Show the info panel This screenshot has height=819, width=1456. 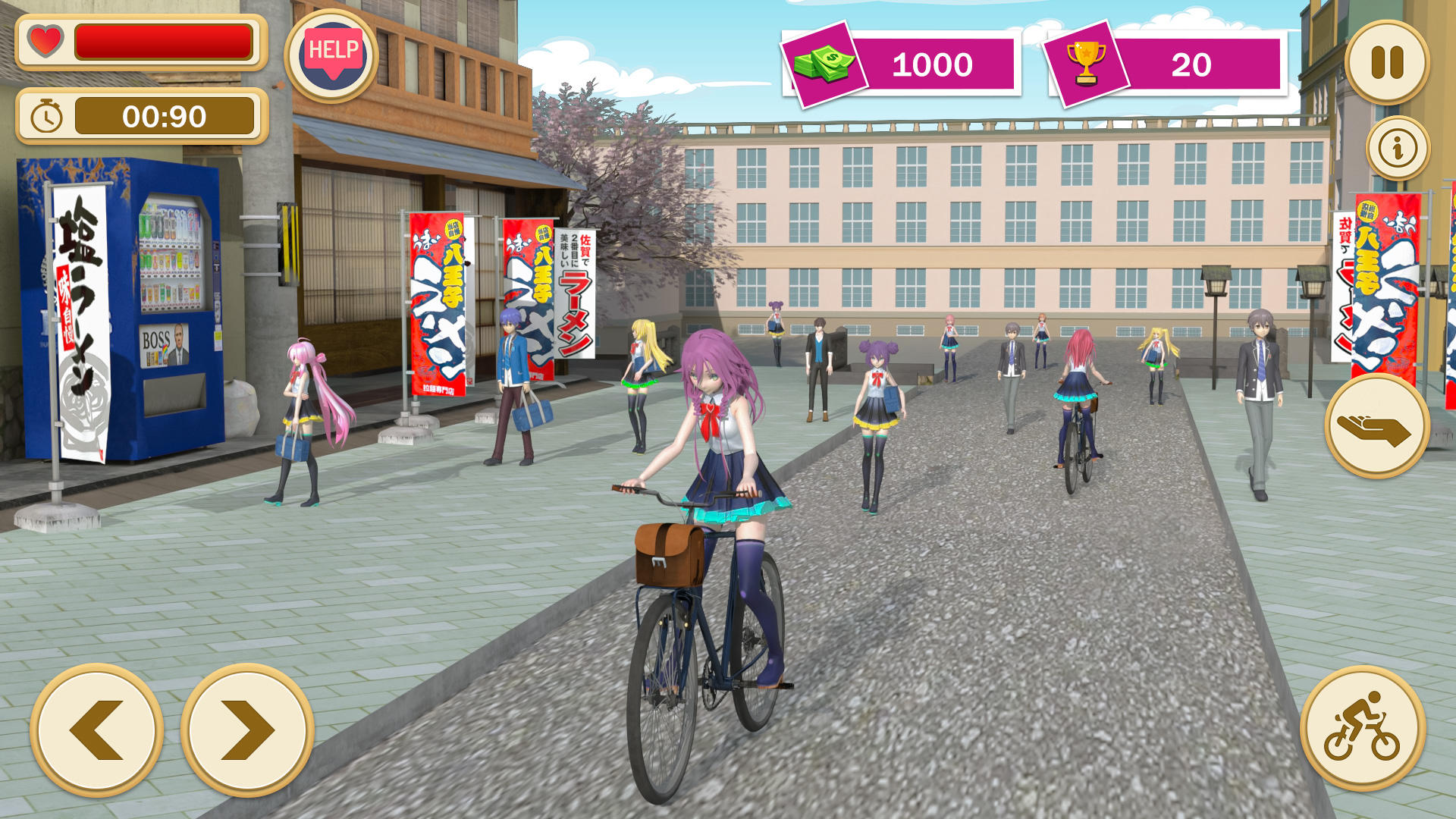click(x=1398, y=148)
